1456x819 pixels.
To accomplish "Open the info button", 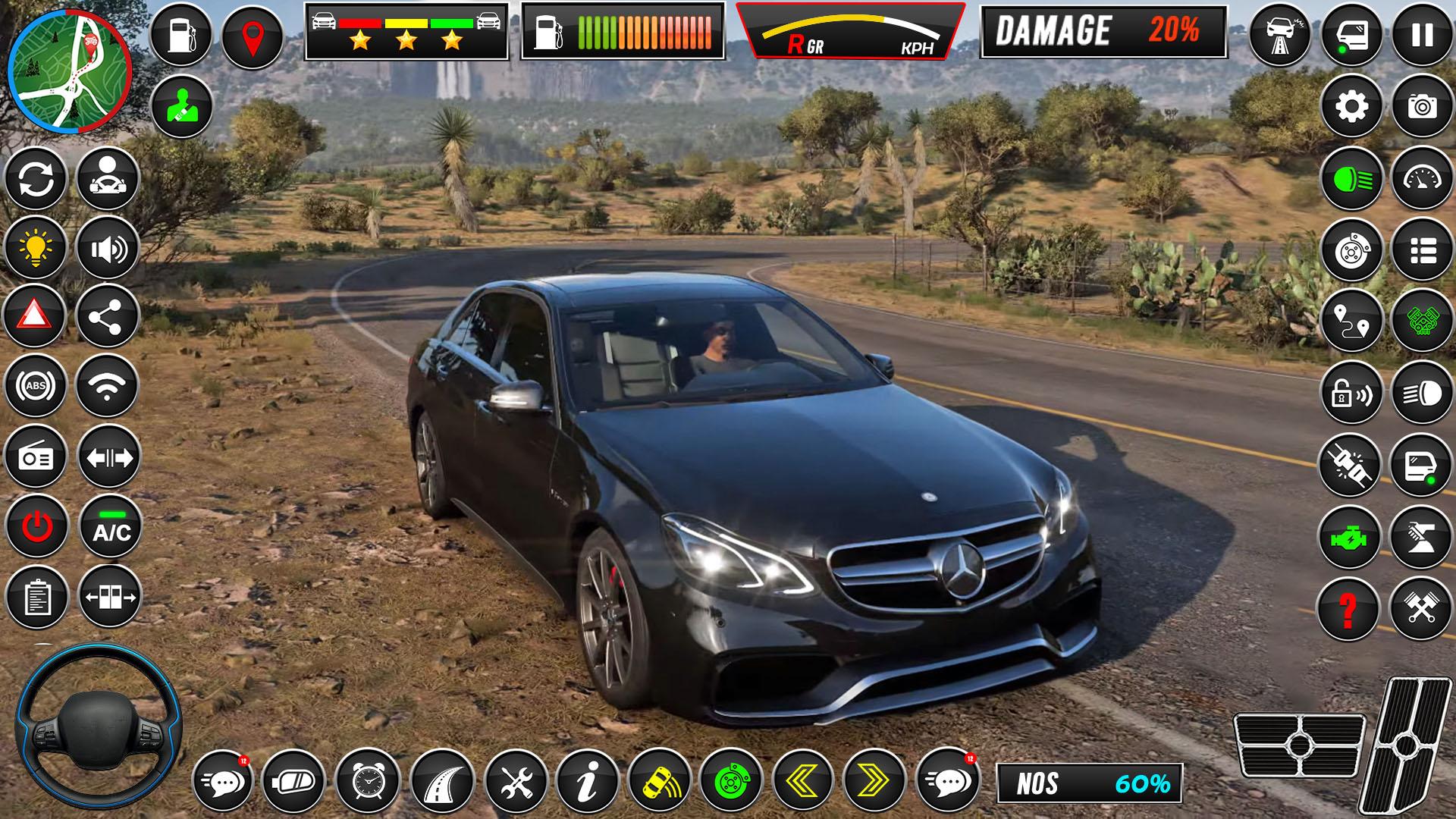I will pos(587,780).
